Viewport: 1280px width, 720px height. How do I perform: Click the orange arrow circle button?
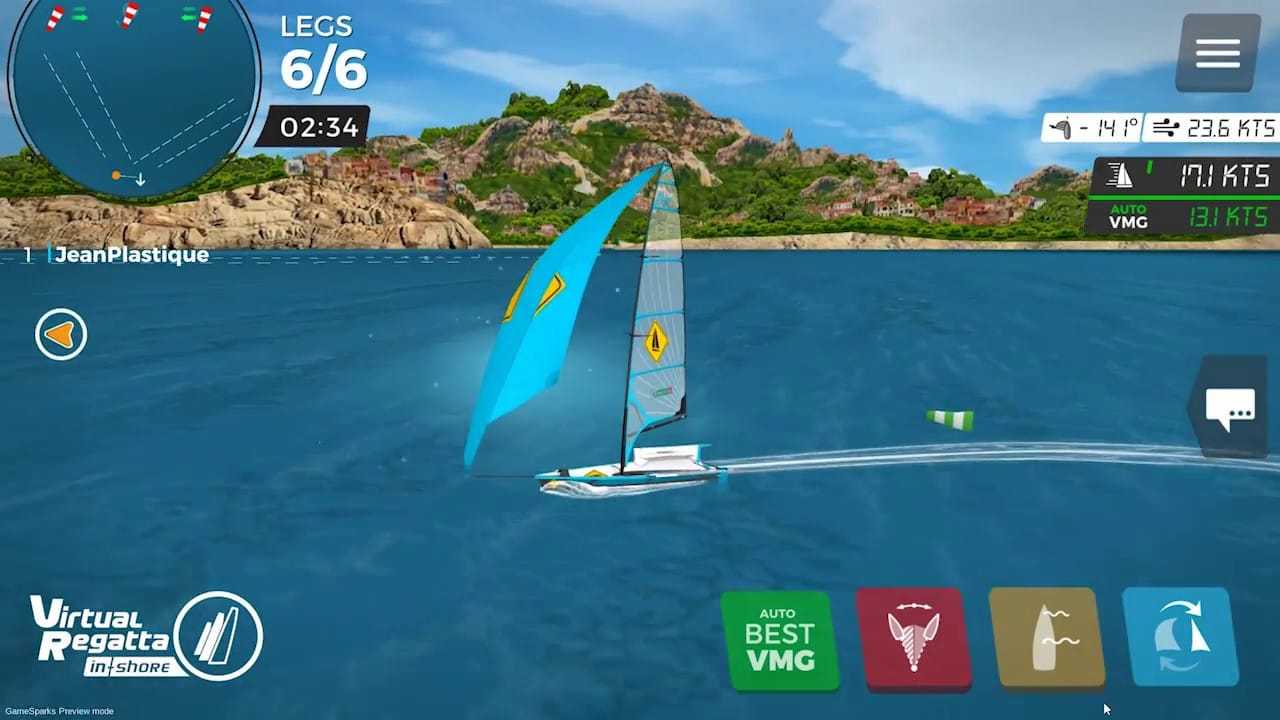(x=61, y=334)
